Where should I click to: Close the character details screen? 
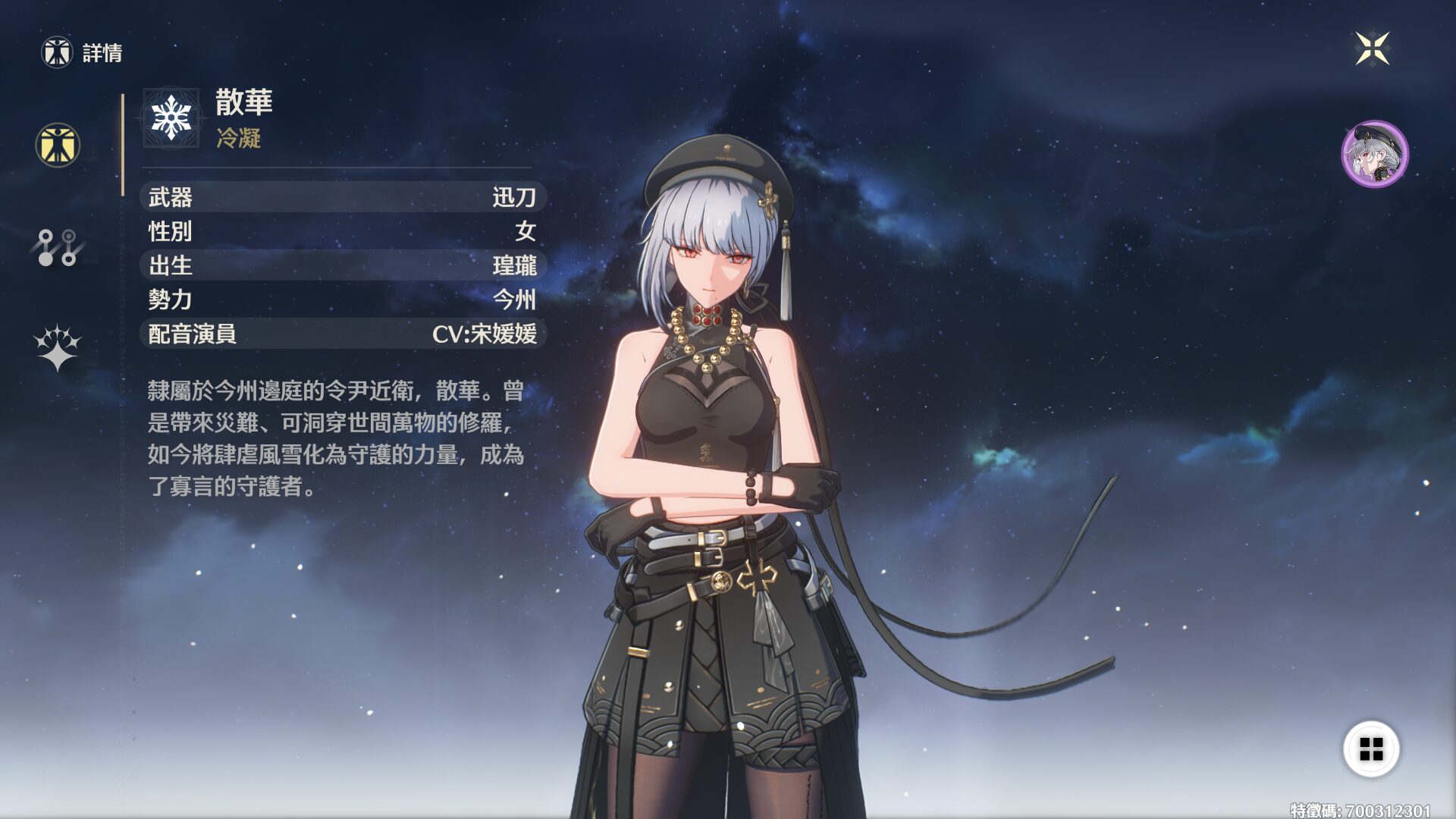click(x=1372, y=49)
